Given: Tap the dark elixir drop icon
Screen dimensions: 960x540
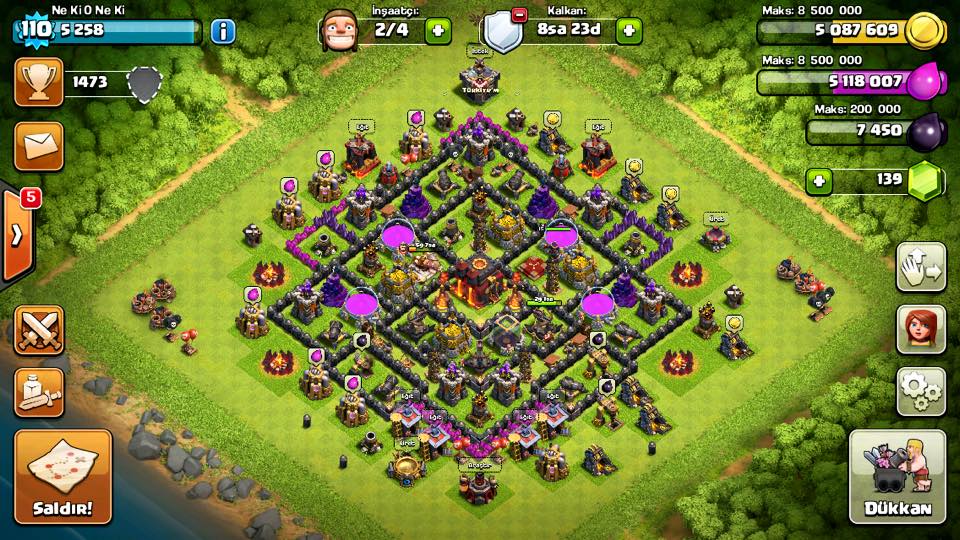Looking at the screenshot, I should click(x=924, y=131).
